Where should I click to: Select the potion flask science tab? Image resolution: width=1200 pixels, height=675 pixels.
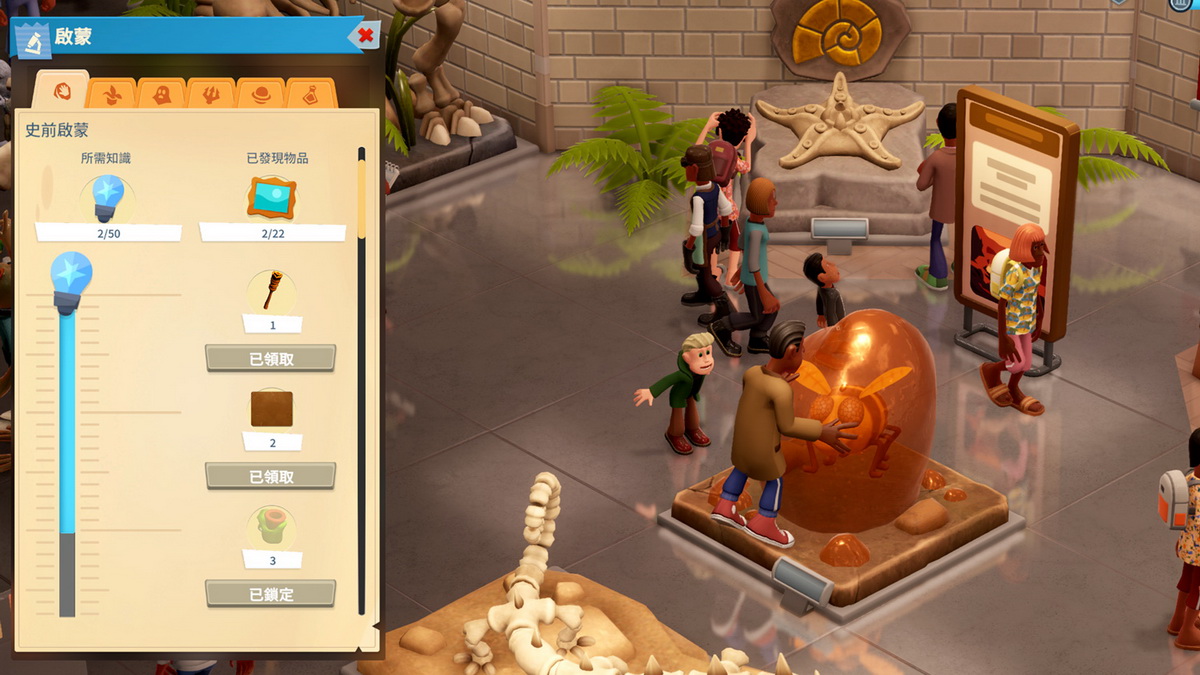311,95
